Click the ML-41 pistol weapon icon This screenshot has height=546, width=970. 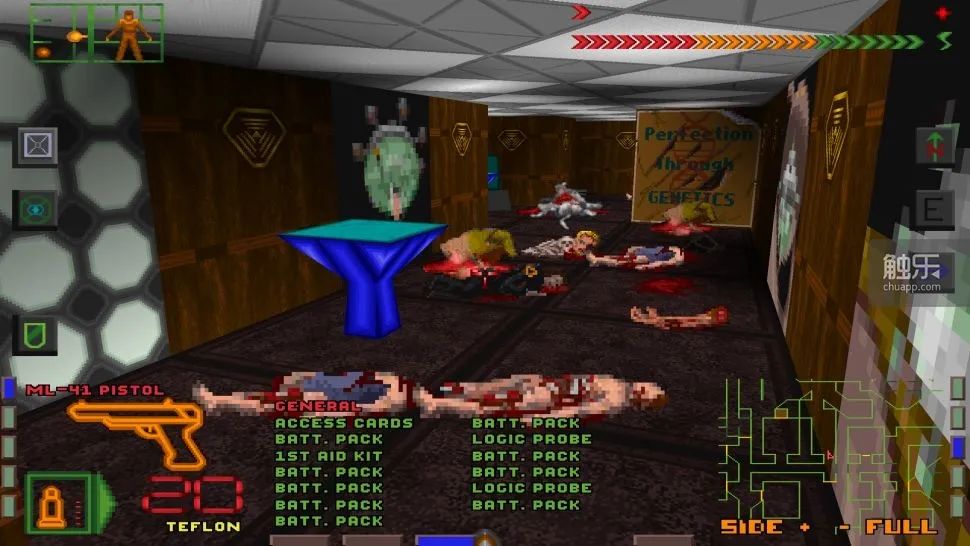point(137,429)
